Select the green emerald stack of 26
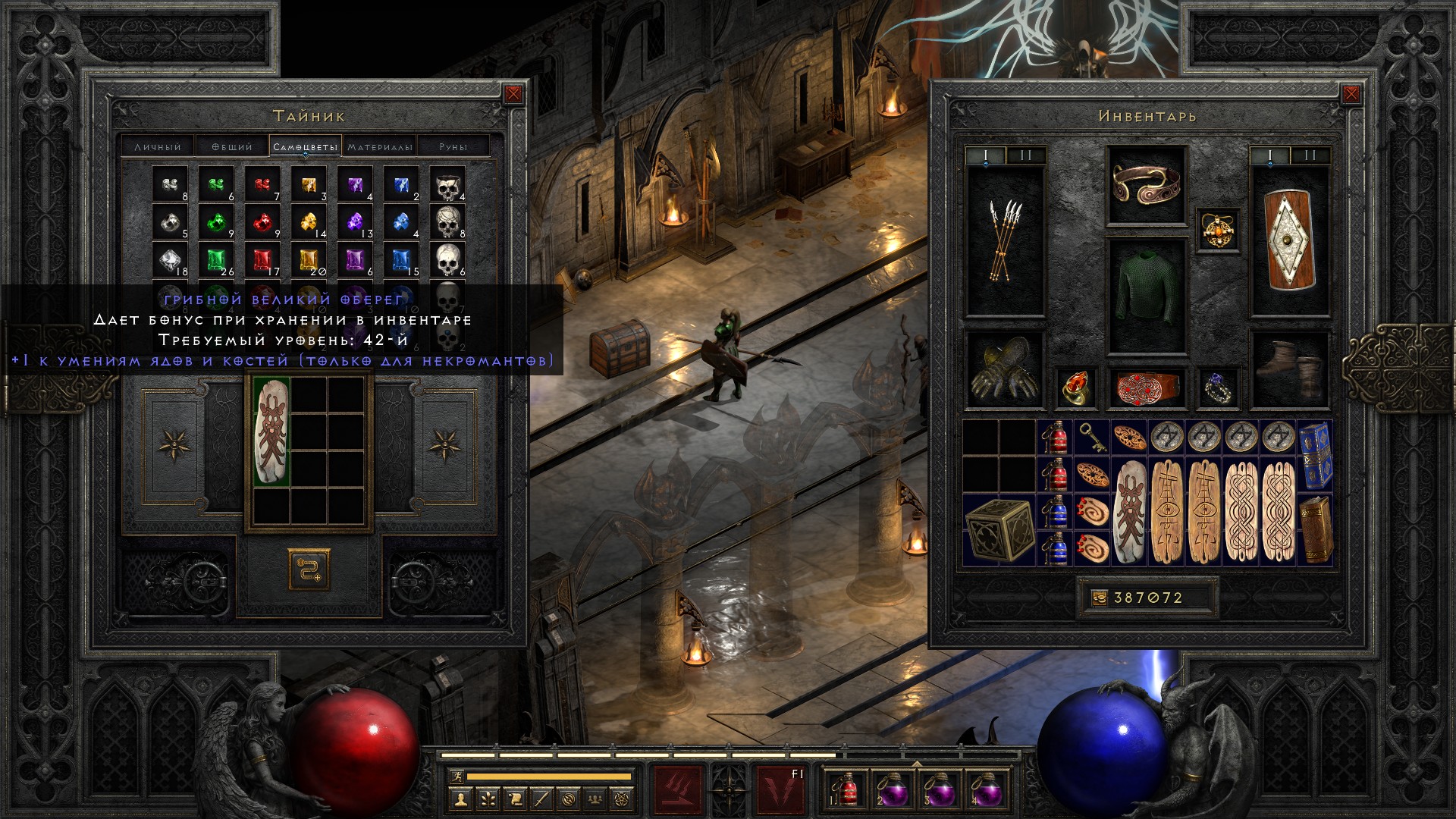The width and height of the screenshot is (1456, 819). (x=217, y=261)
